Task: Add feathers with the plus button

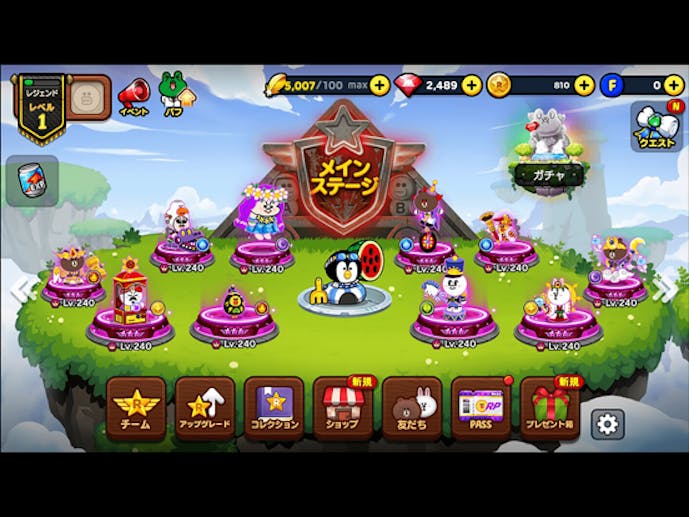Action: (x=379, y=85)
